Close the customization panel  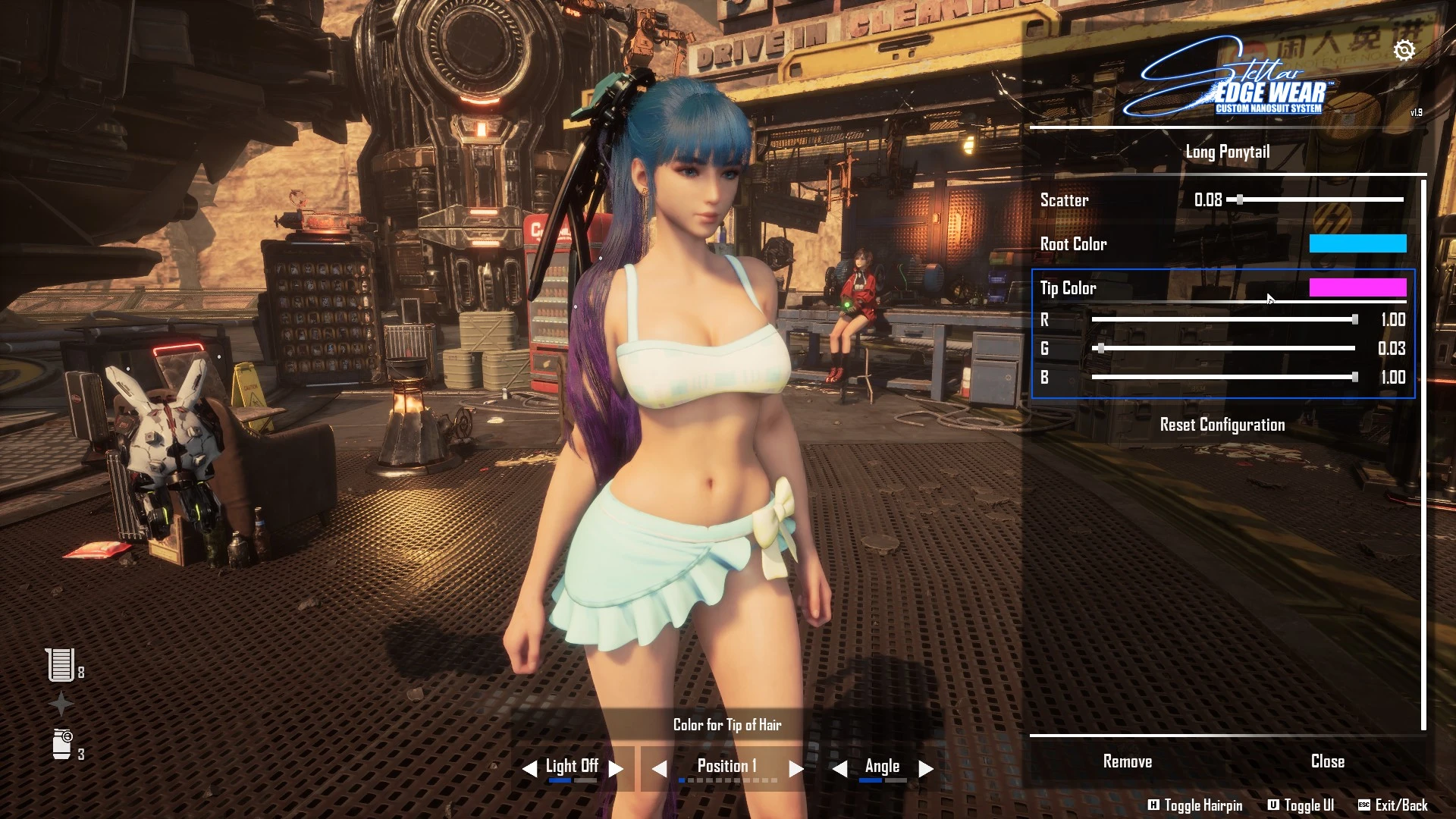point(1327,761)
